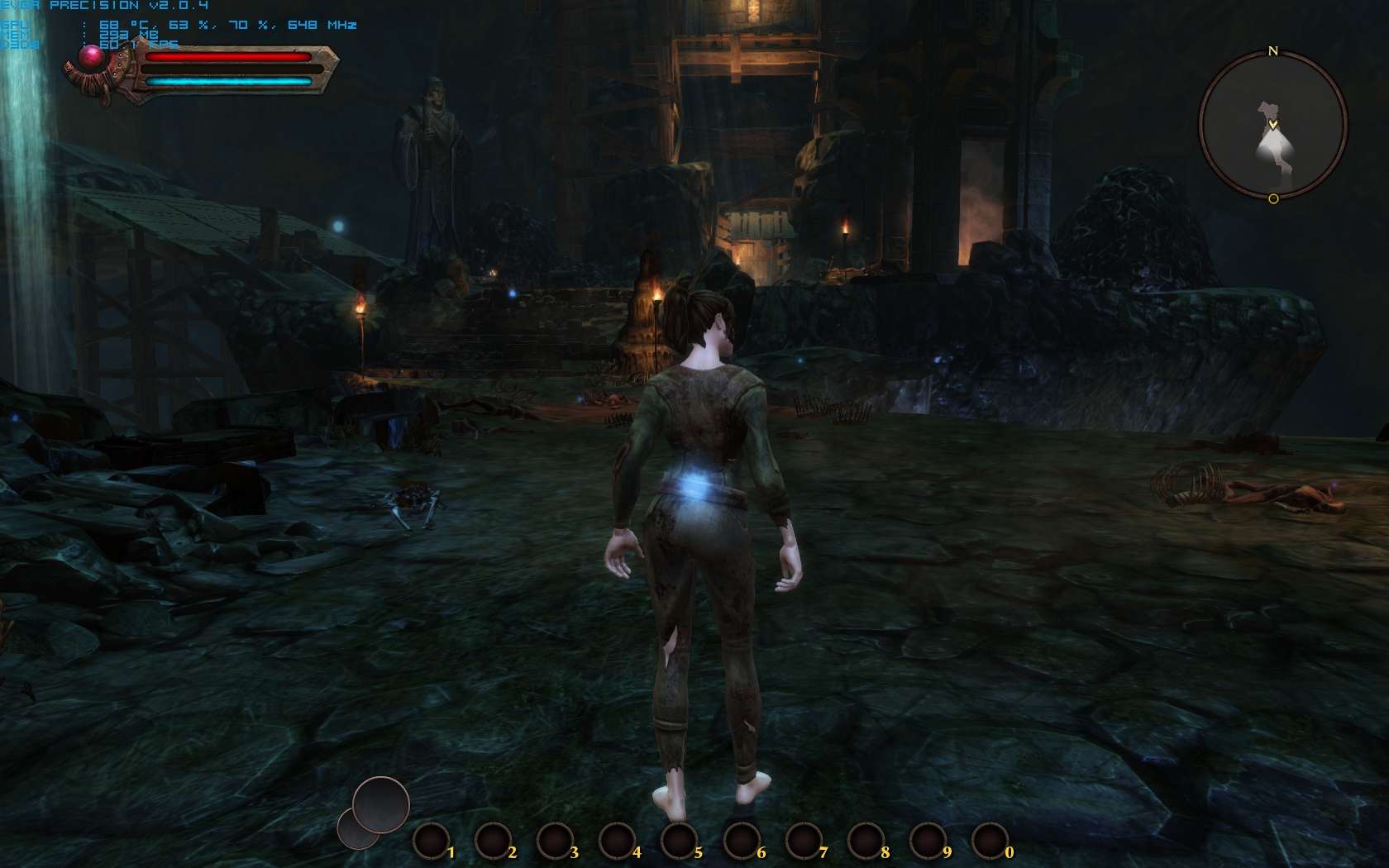Image resolution: width=1389 pixels, height=868 pixels.
Task: Click the circular minimap
Action: point(1272,126)
